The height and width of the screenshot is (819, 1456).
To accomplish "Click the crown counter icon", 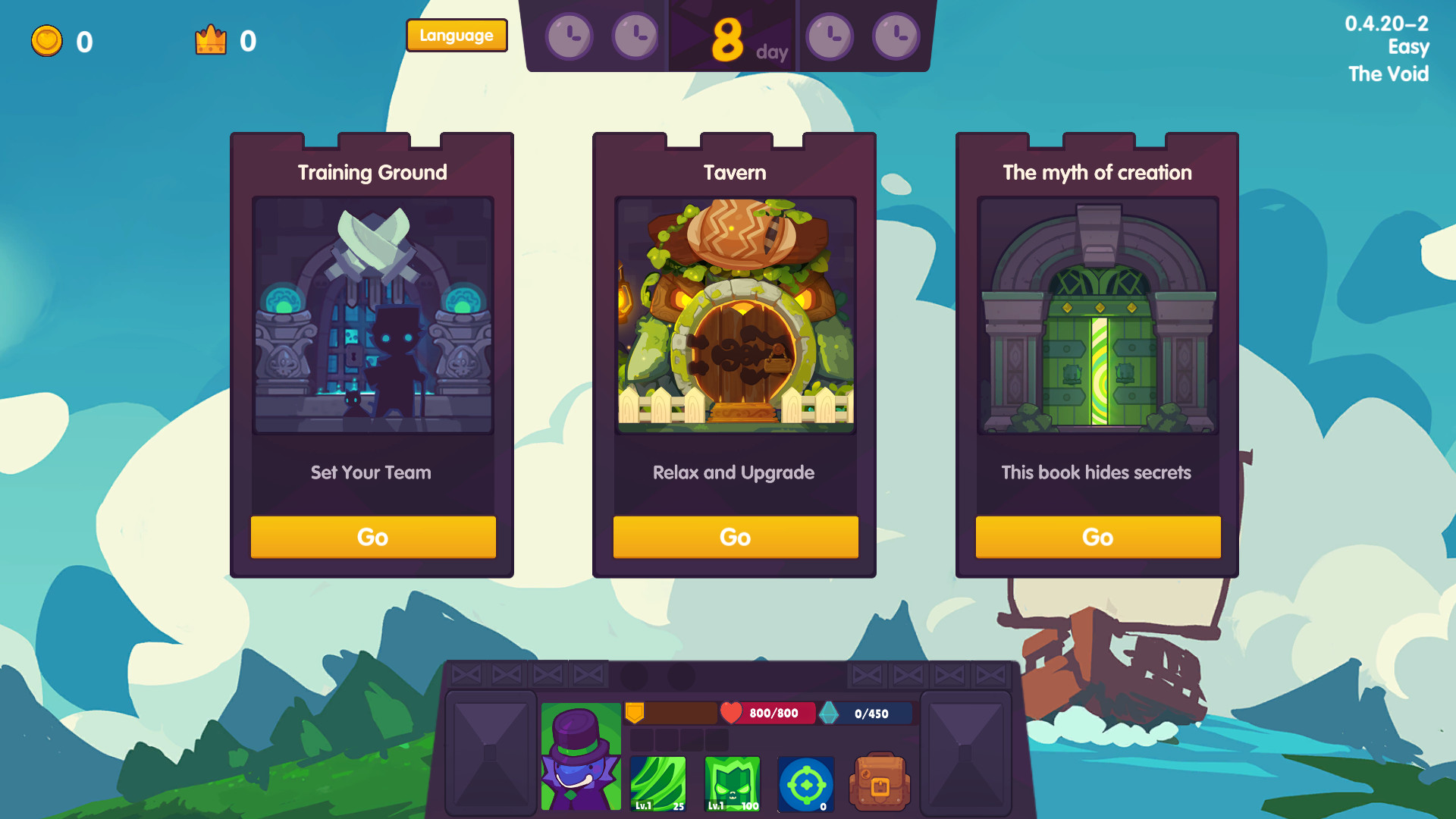I will (211, 39).
